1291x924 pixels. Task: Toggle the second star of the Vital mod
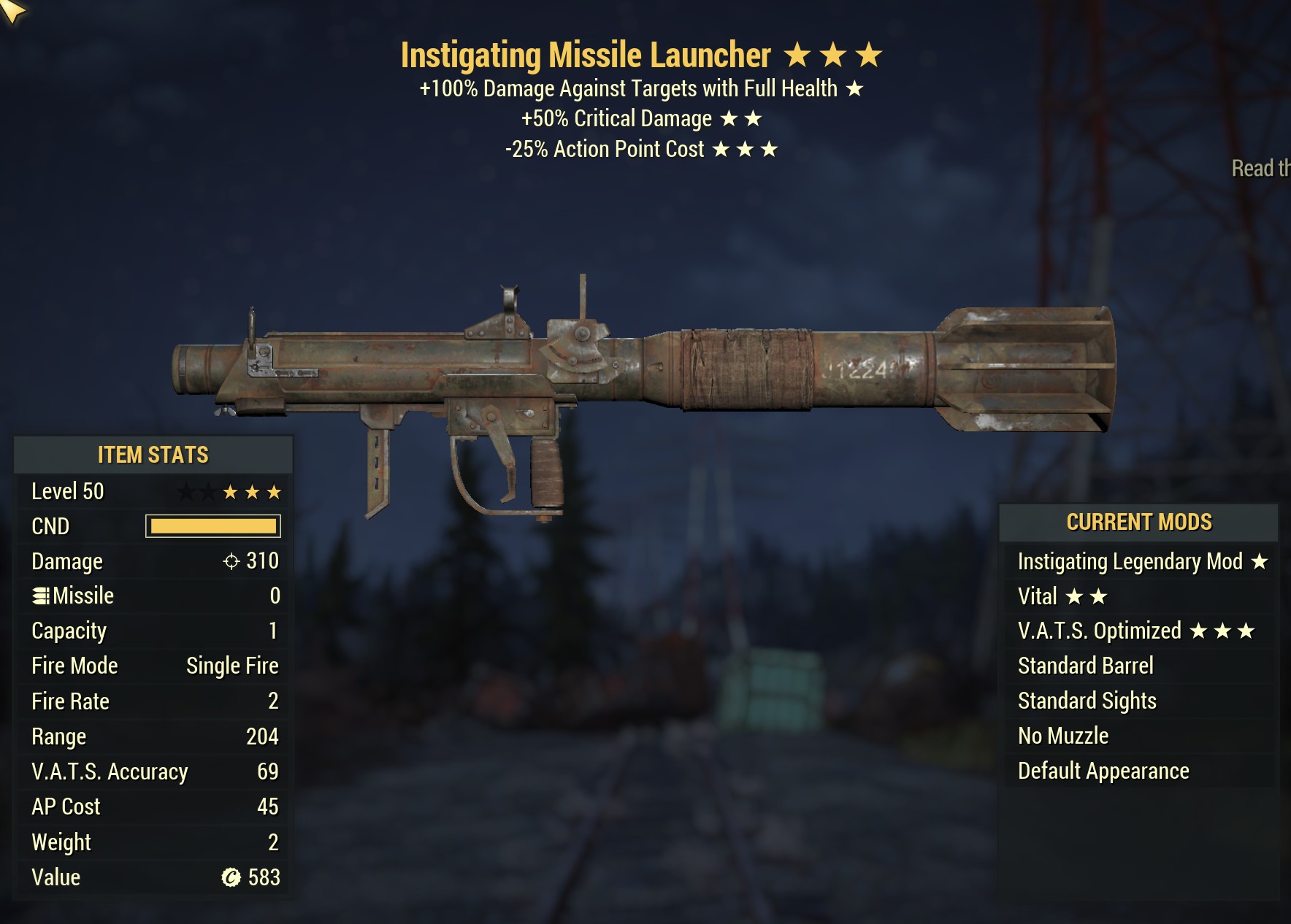[1097, 595]
